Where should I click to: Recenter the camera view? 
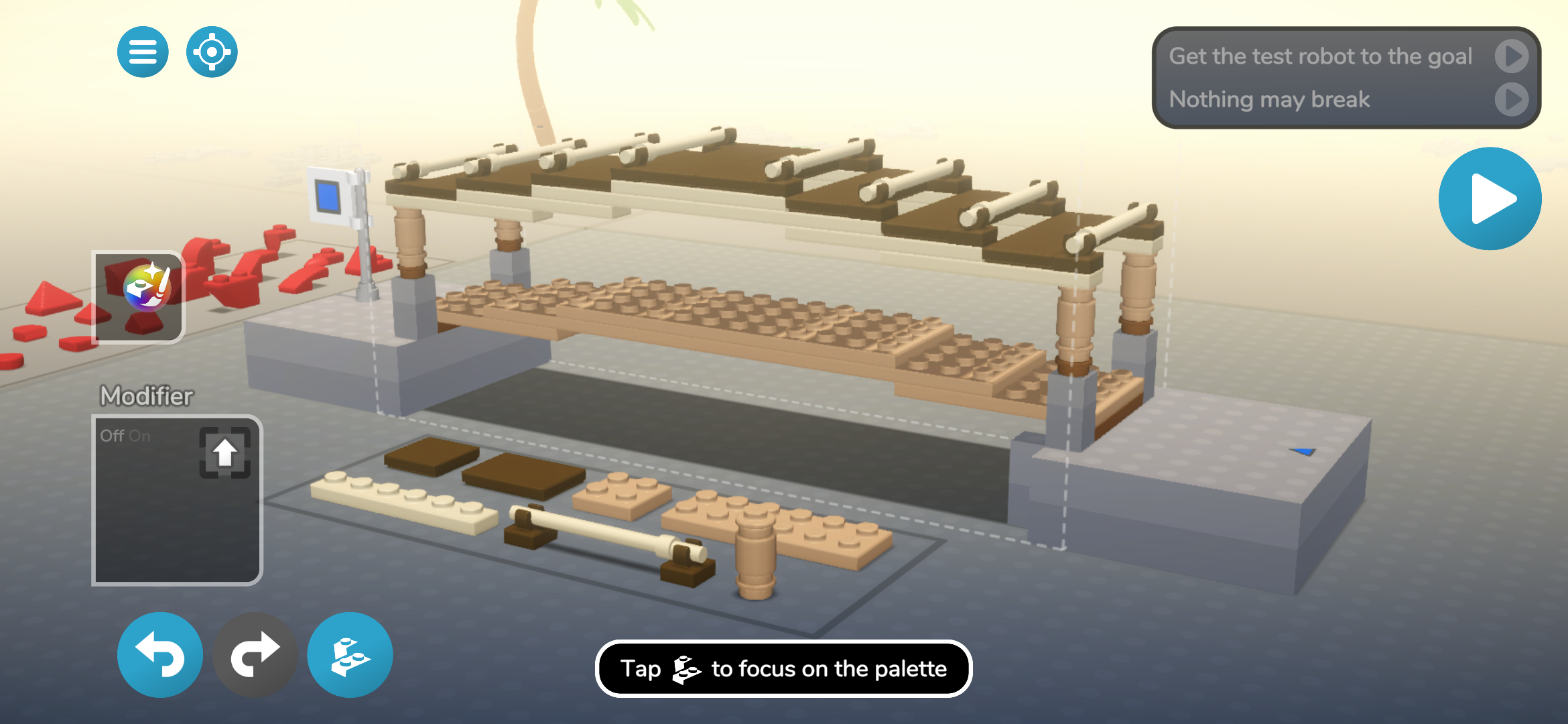[211, 52]
